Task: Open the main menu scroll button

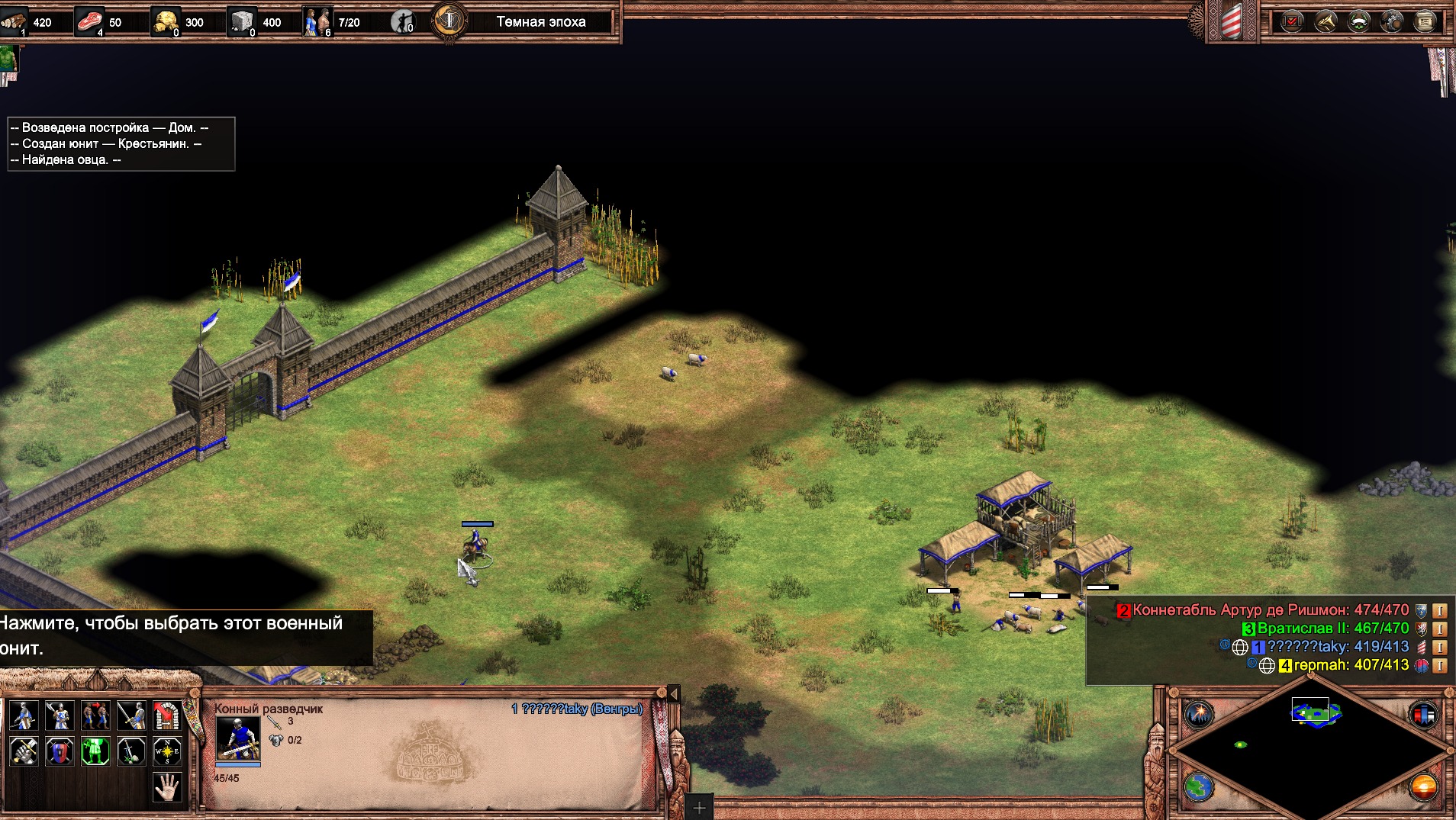Action: pos(1425,21)
